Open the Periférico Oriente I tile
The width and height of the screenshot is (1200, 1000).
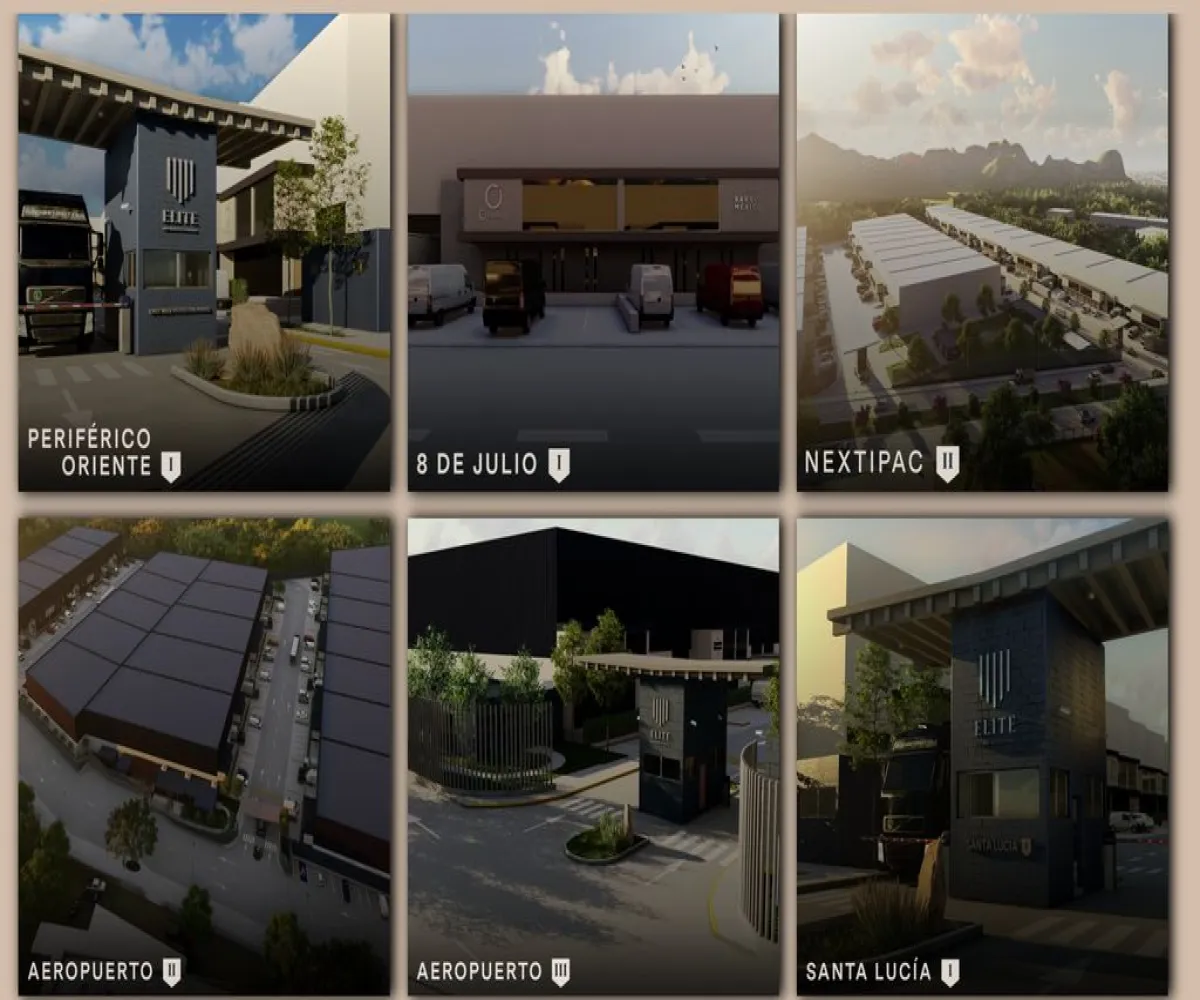[204, 252]
